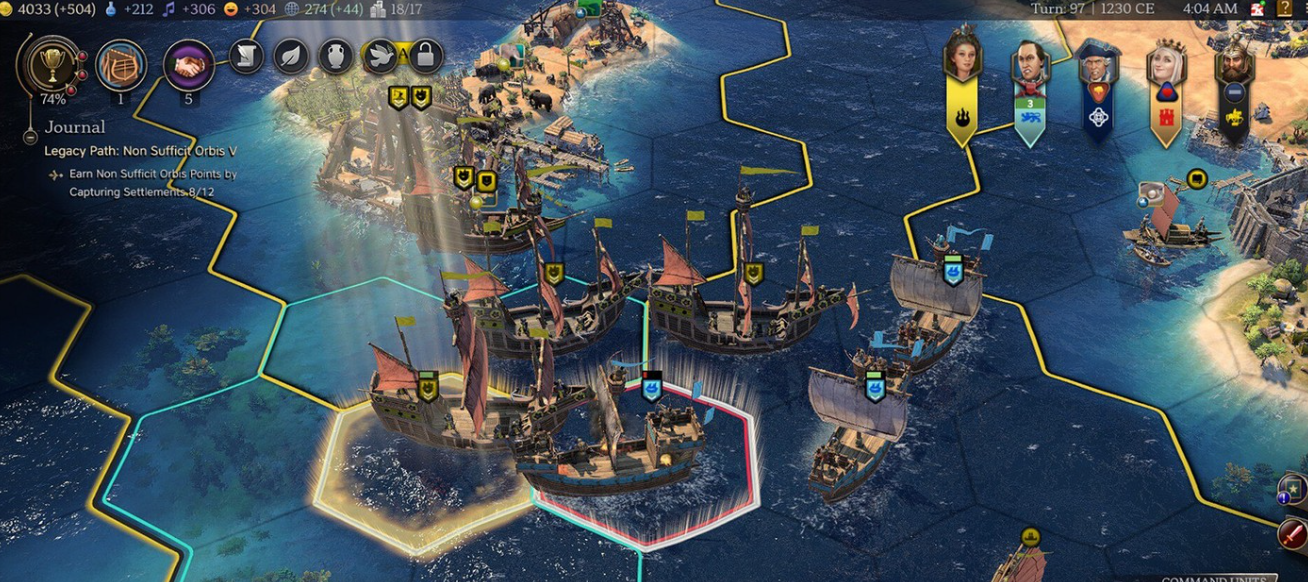Click the Command Units panel label
The height and width of the screenshot is (582, 1308).
[x=1218, y=578]
